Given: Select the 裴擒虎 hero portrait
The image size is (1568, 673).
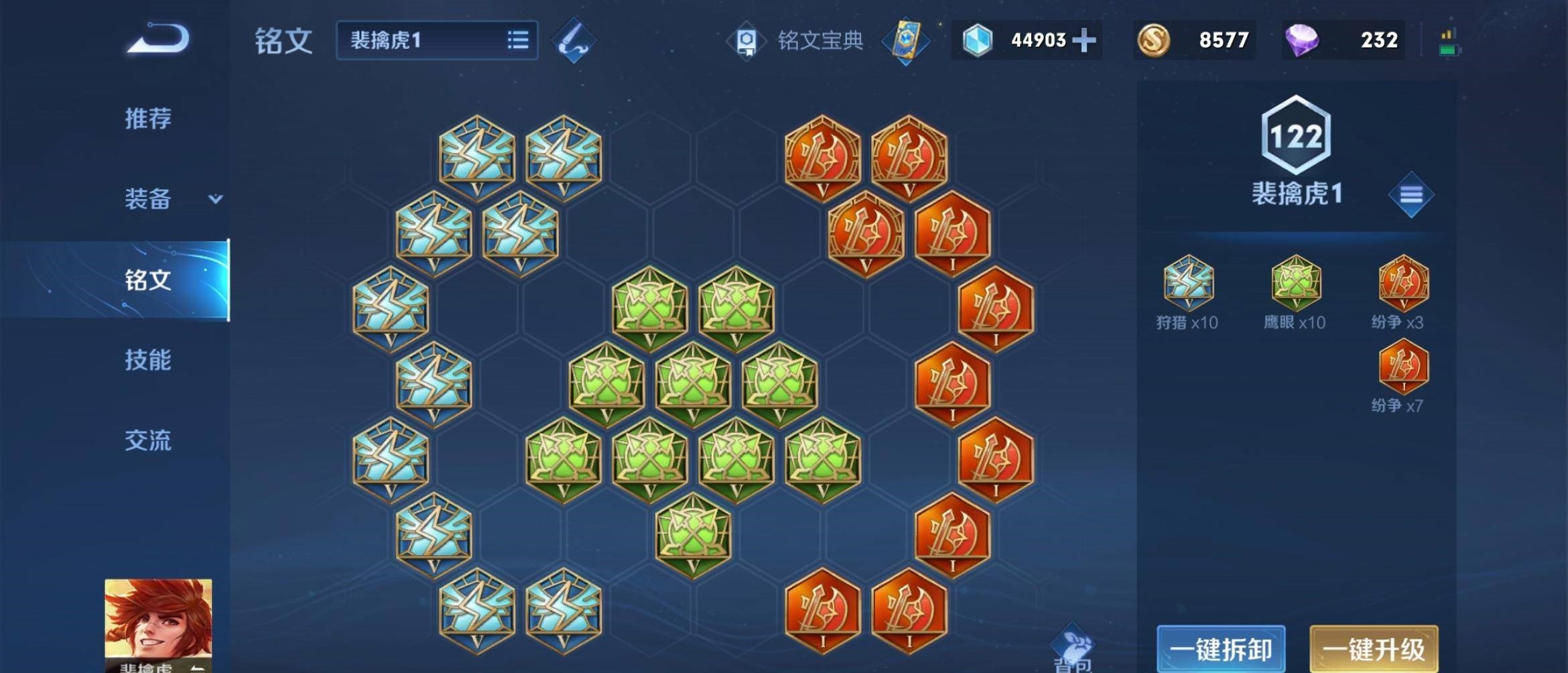Looking at the screenshot, I should coord(158,625).
